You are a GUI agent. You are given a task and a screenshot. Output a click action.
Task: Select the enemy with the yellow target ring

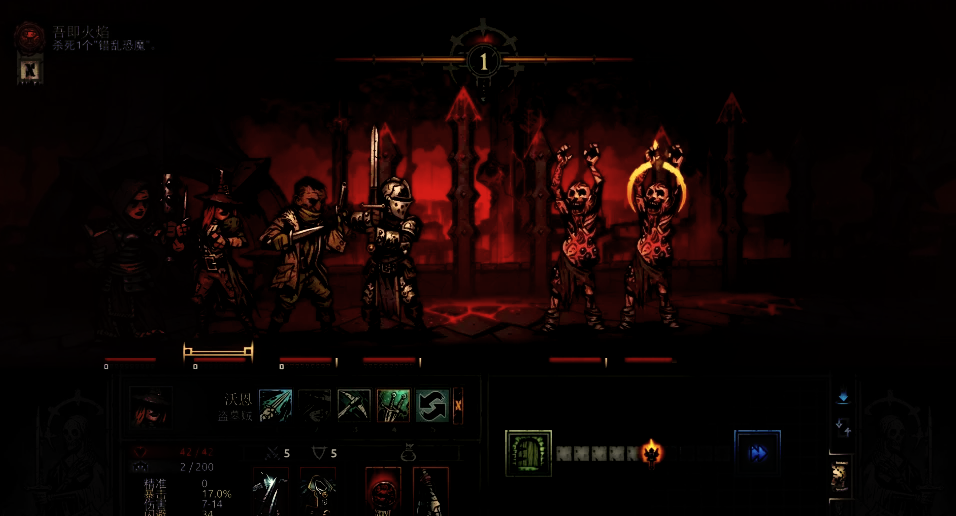point(654,240)
